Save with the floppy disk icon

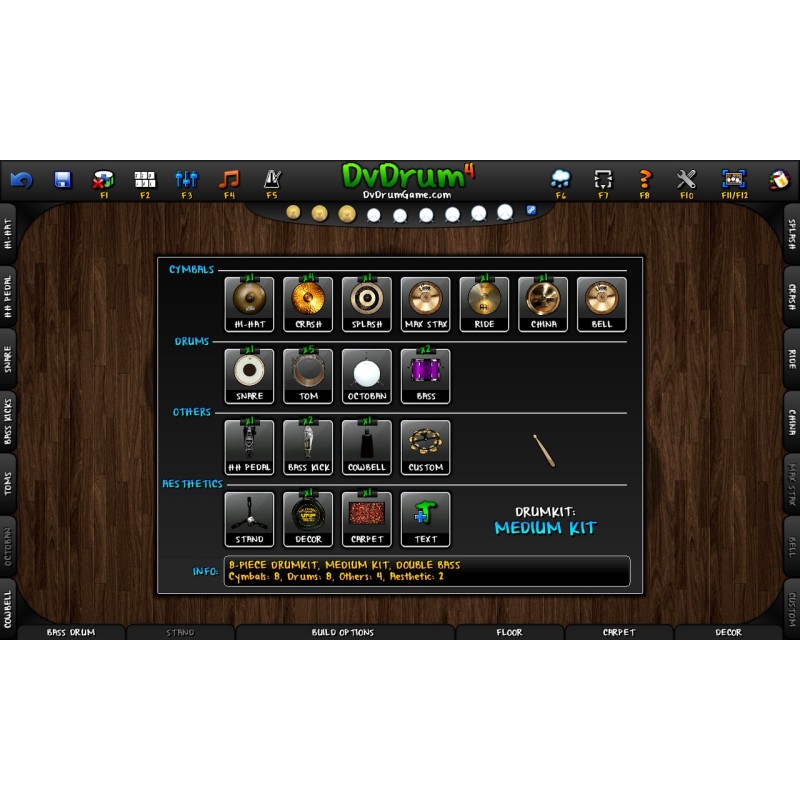pos(62,180)
